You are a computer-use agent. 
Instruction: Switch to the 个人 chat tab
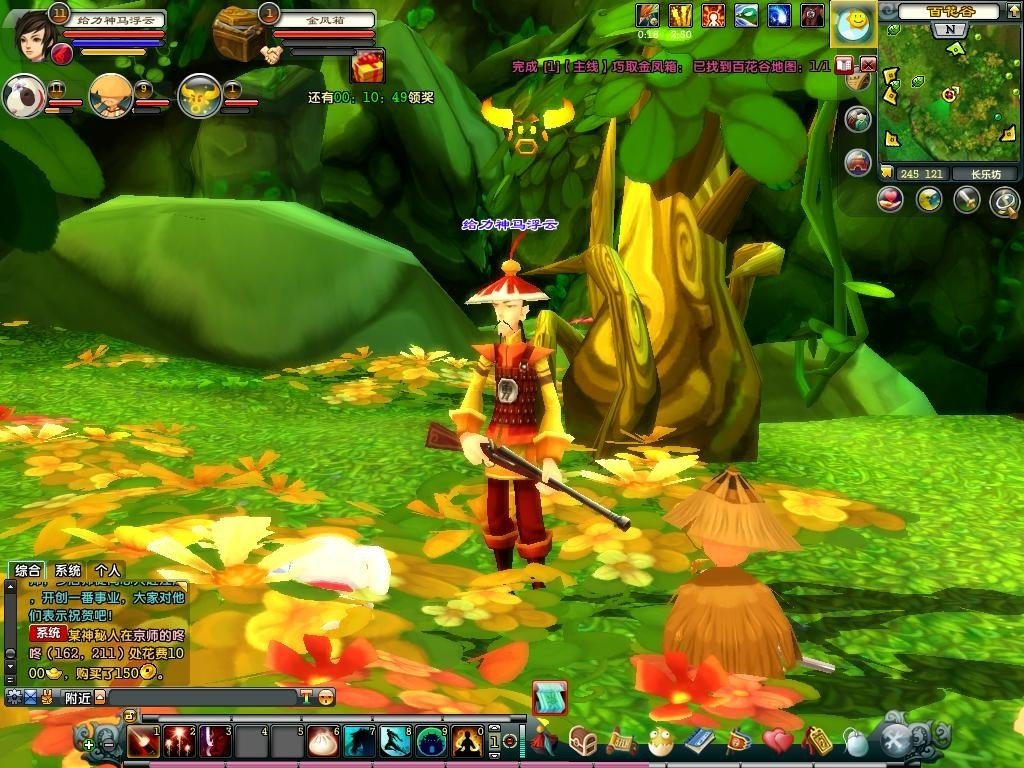click(108, 571)
